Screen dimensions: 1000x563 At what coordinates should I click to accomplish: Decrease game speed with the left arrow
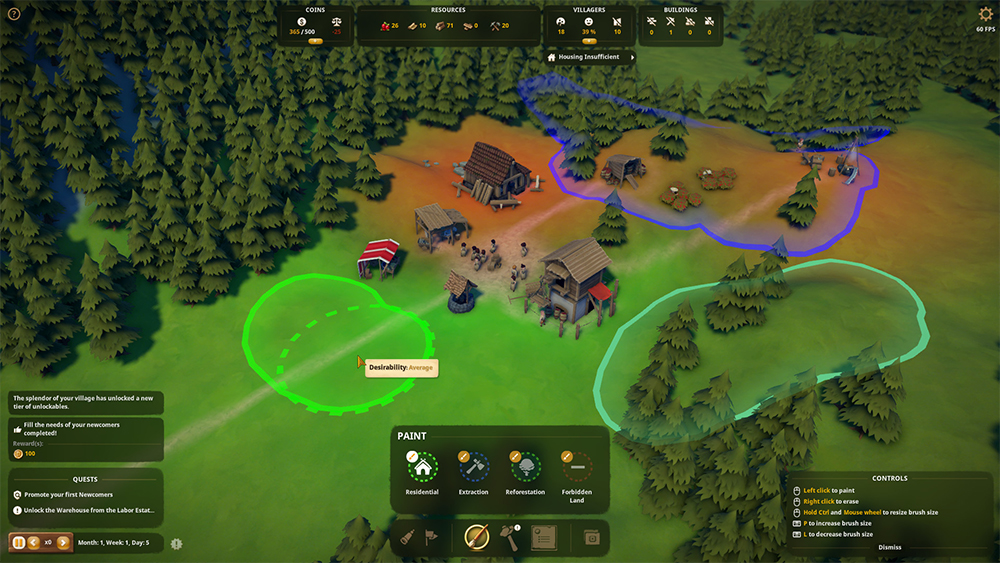click(33, 543)
